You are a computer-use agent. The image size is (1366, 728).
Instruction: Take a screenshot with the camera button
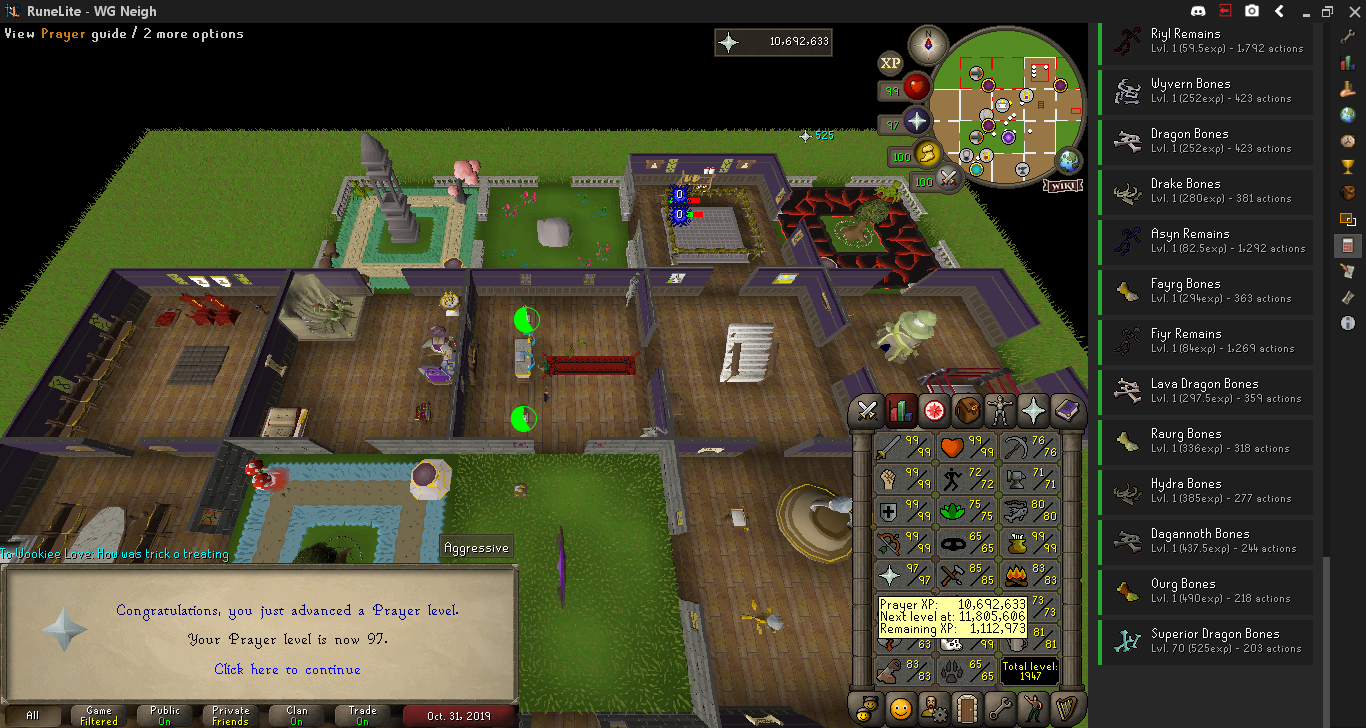pos(1252,11)
